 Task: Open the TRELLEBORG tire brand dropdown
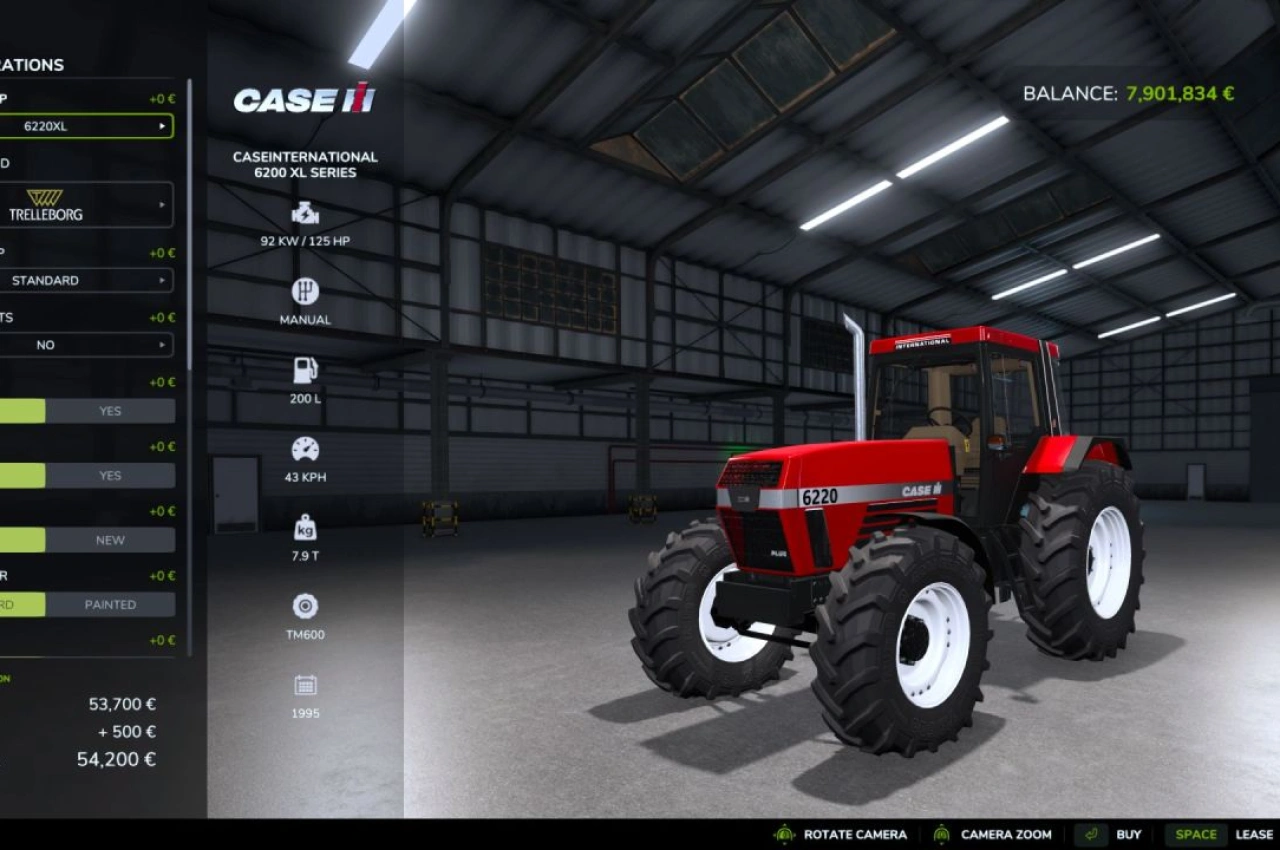pos(85,204)
